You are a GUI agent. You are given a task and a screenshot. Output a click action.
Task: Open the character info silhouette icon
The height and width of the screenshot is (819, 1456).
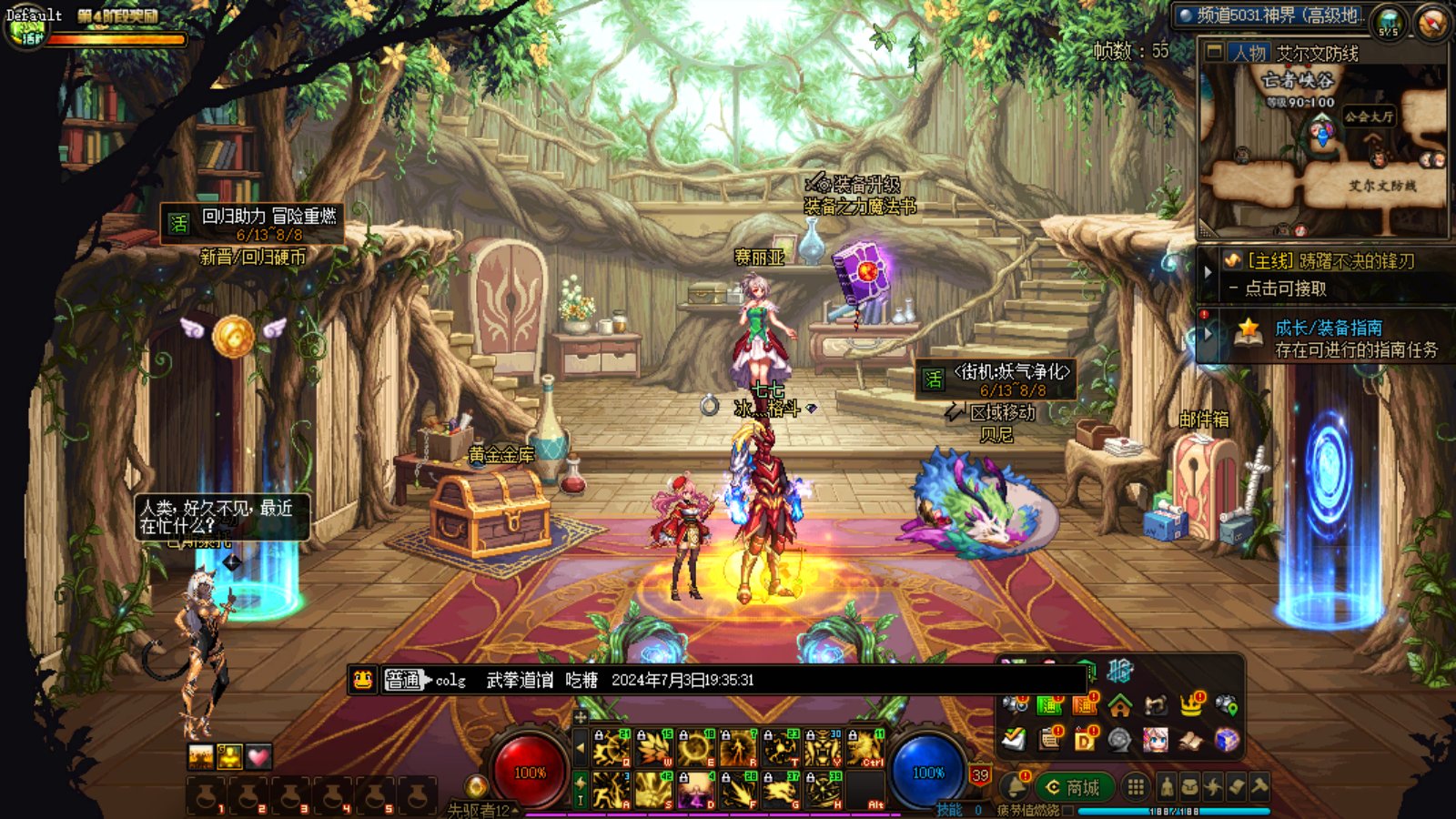(1167, 786)
